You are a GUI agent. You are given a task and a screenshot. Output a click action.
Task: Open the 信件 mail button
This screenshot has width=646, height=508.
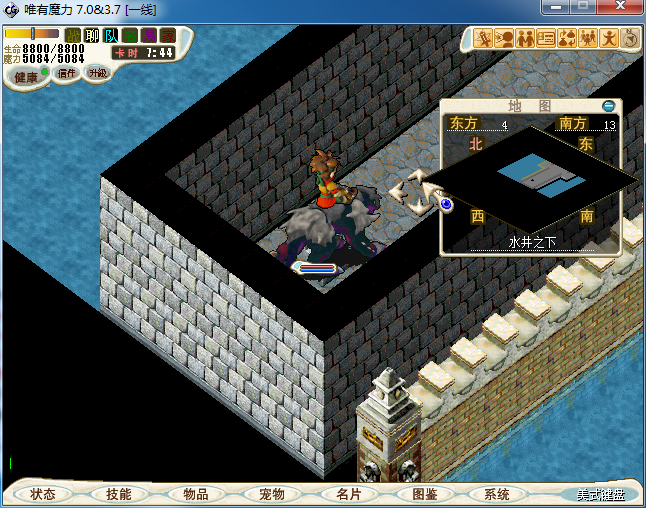(x=67, y=73)
